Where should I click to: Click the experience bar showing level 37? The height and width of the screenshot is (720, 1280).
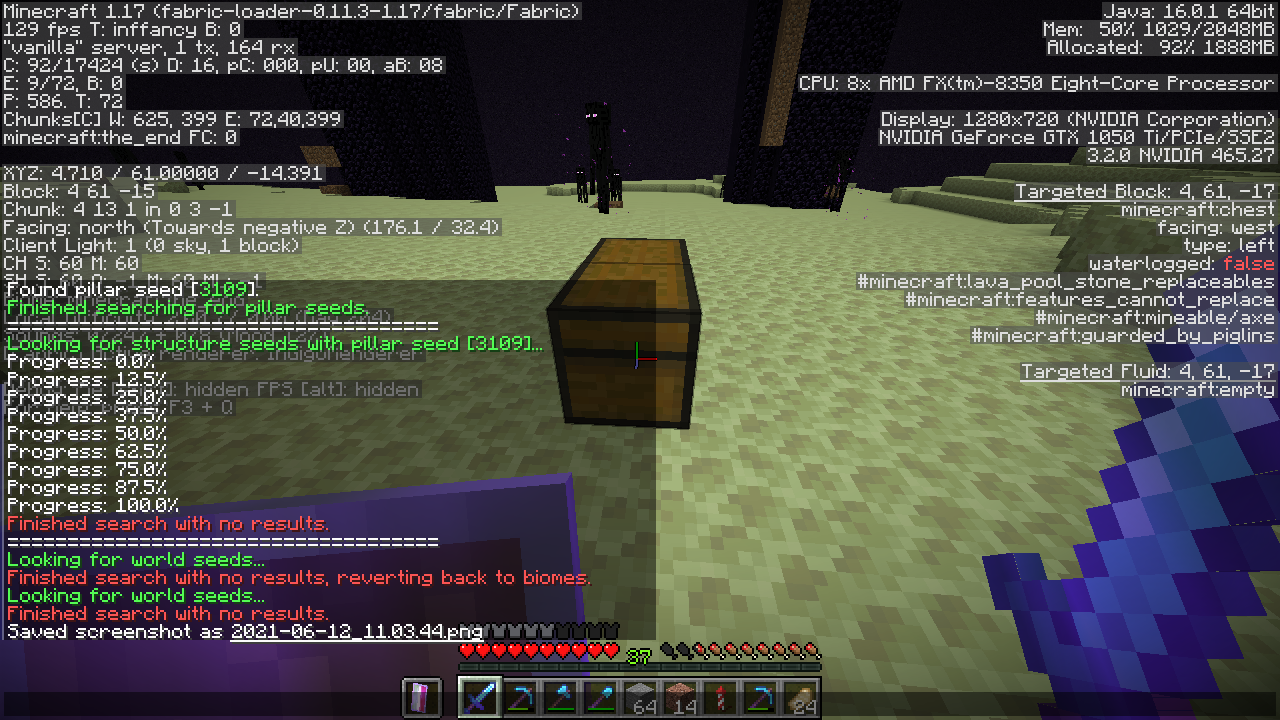coord(640,658)
